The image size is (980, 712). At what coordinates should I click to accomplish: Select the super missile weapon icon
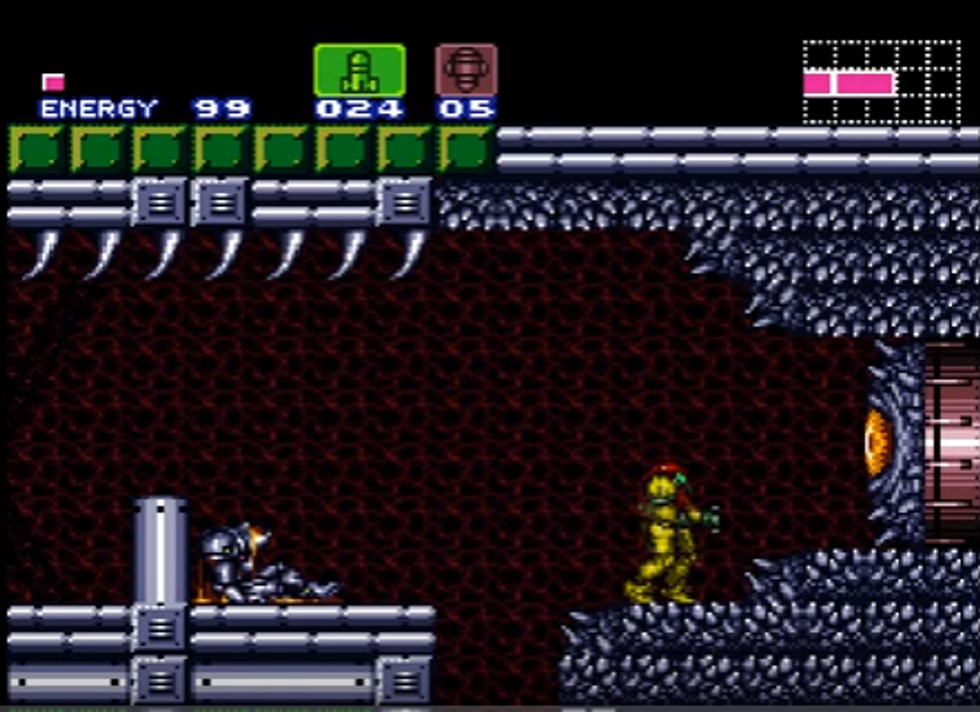[x=466, y=70]
